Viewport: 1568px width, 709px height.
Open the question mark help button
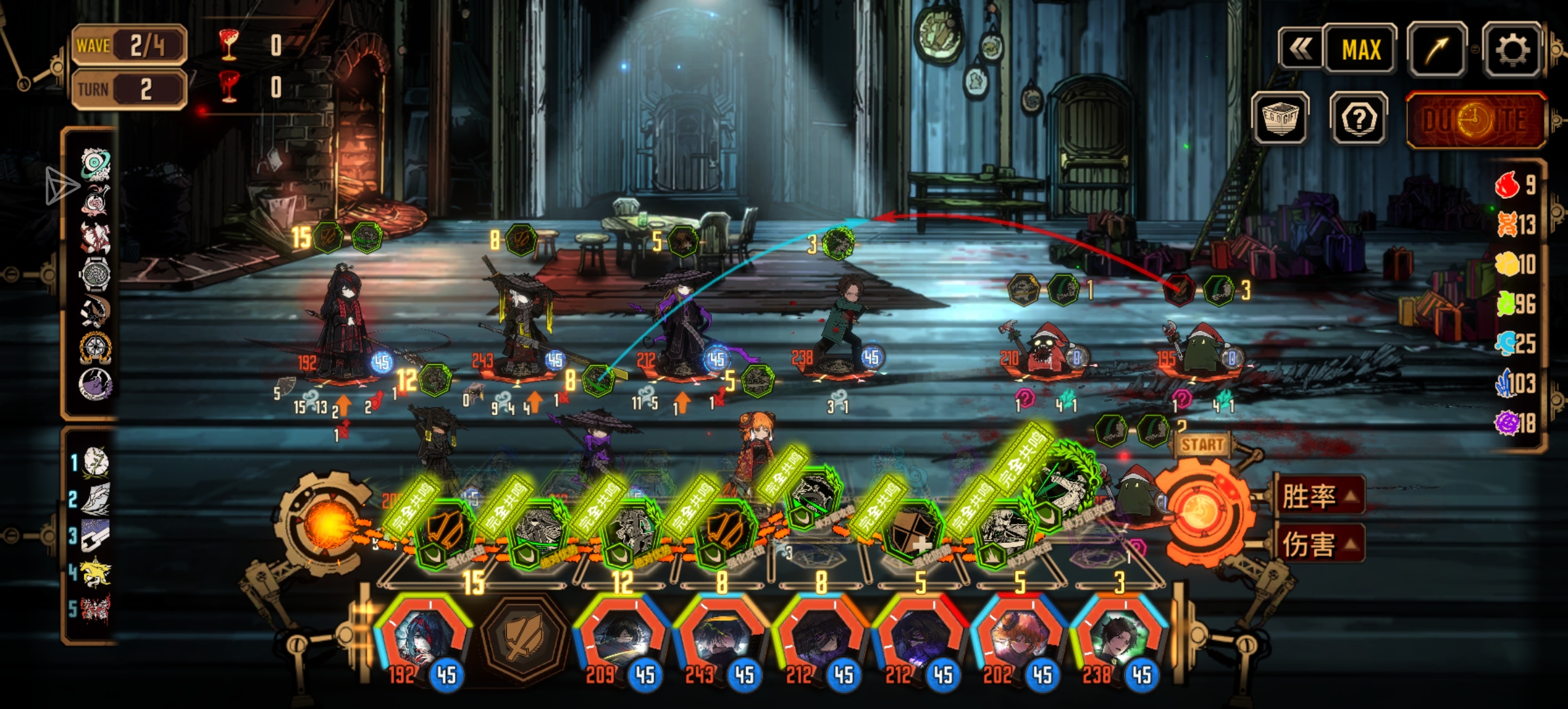click(1359, 119)
